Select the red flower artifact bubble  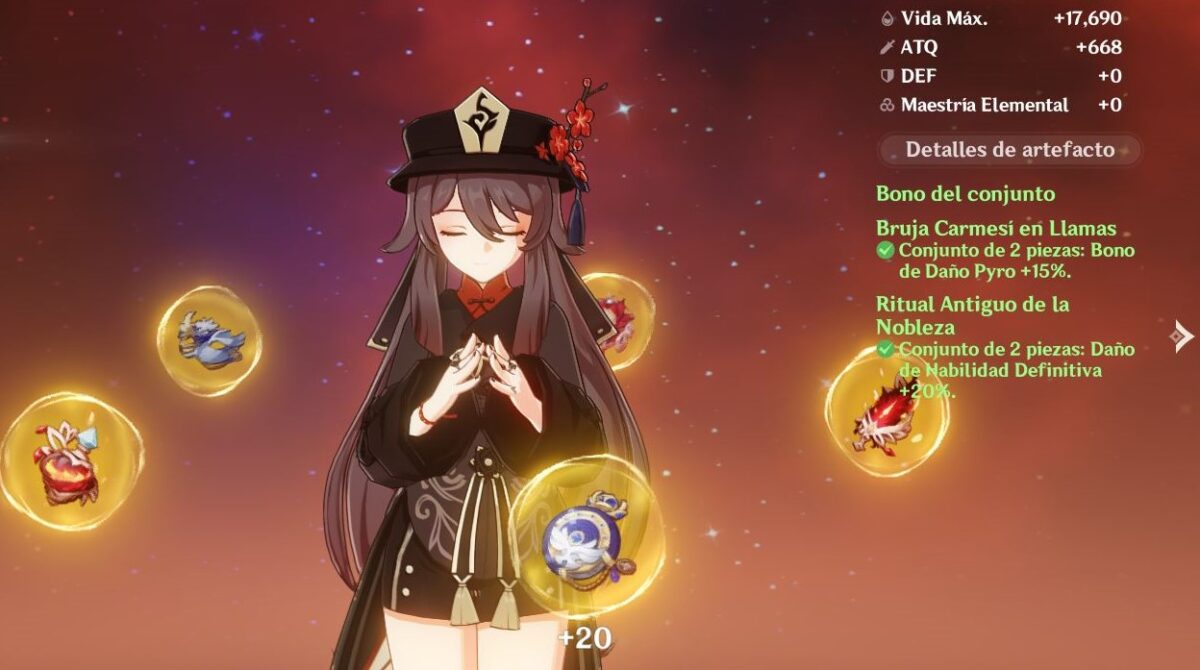click(70, 462)
